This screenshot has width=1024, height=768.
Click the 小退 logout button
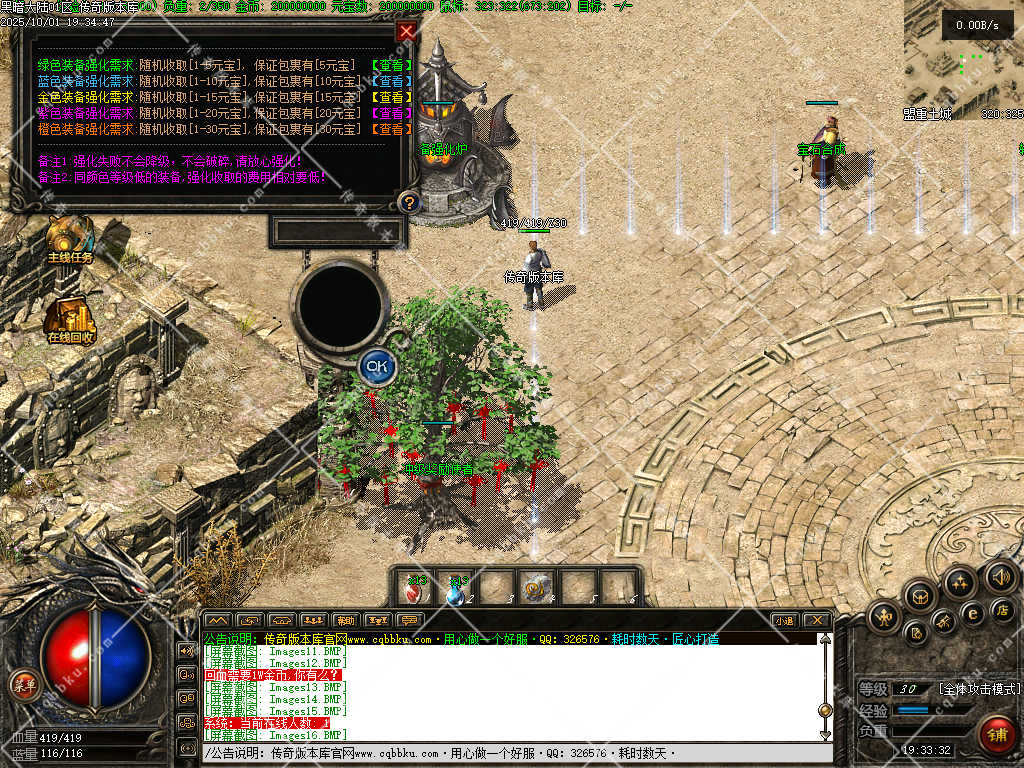(x=783, y=620)
